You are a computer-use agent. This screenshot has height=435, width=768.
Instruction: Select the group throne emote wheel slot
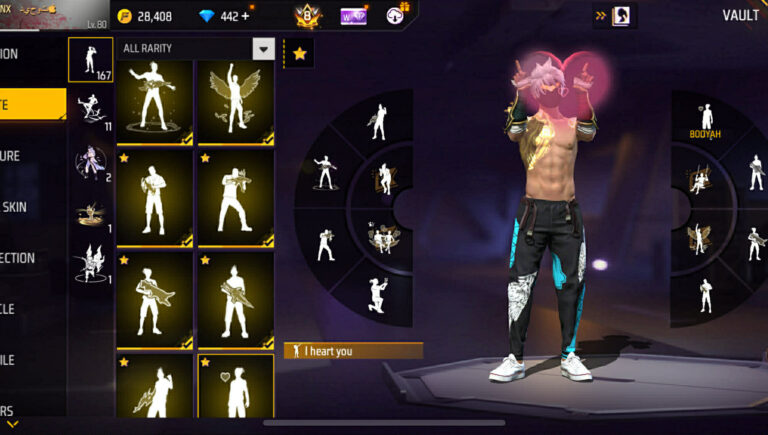[383, 237]
